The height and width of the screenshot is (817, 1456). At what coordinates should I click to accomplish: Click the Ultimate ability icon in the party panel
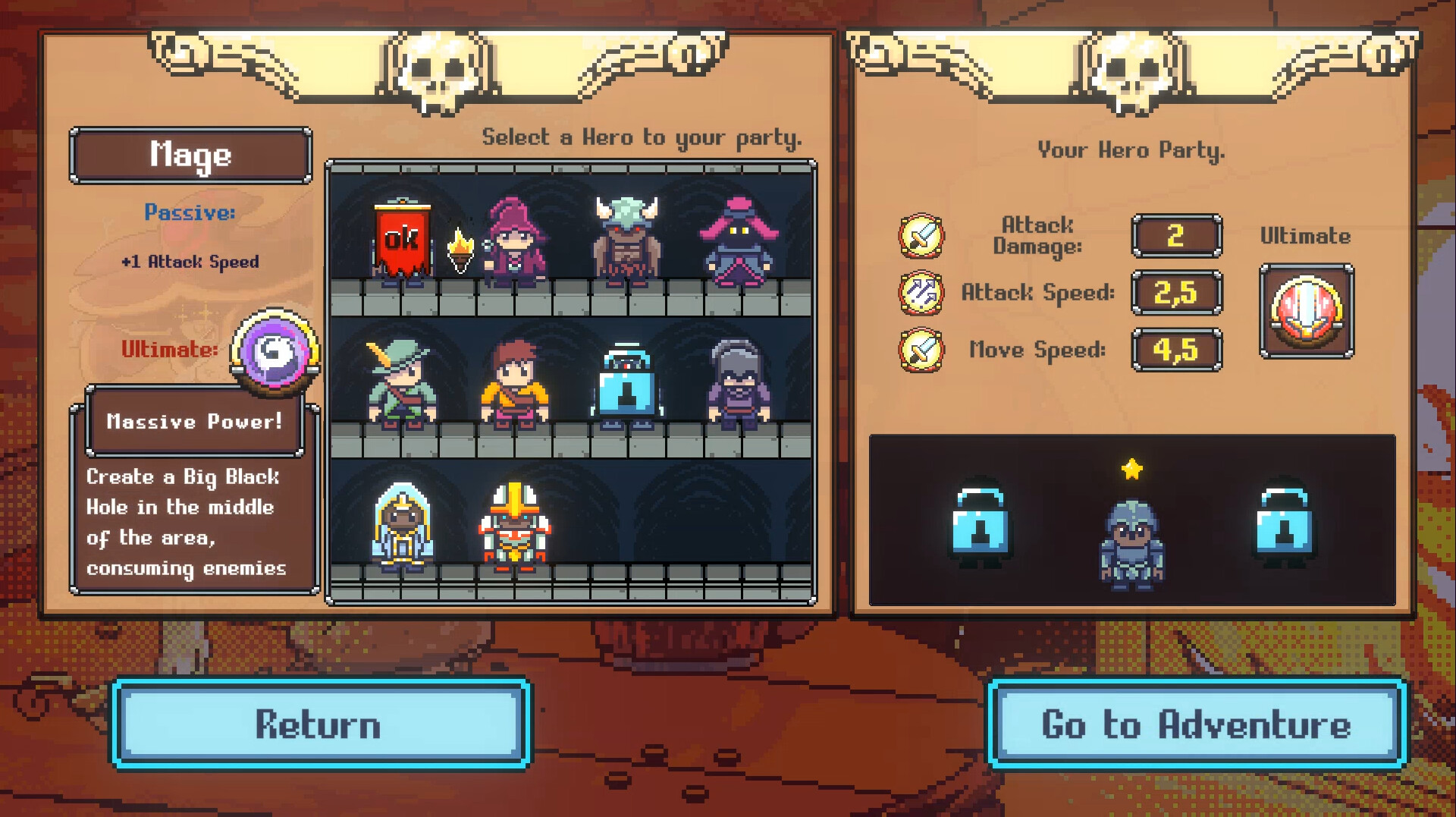(x=1306, y=313)
